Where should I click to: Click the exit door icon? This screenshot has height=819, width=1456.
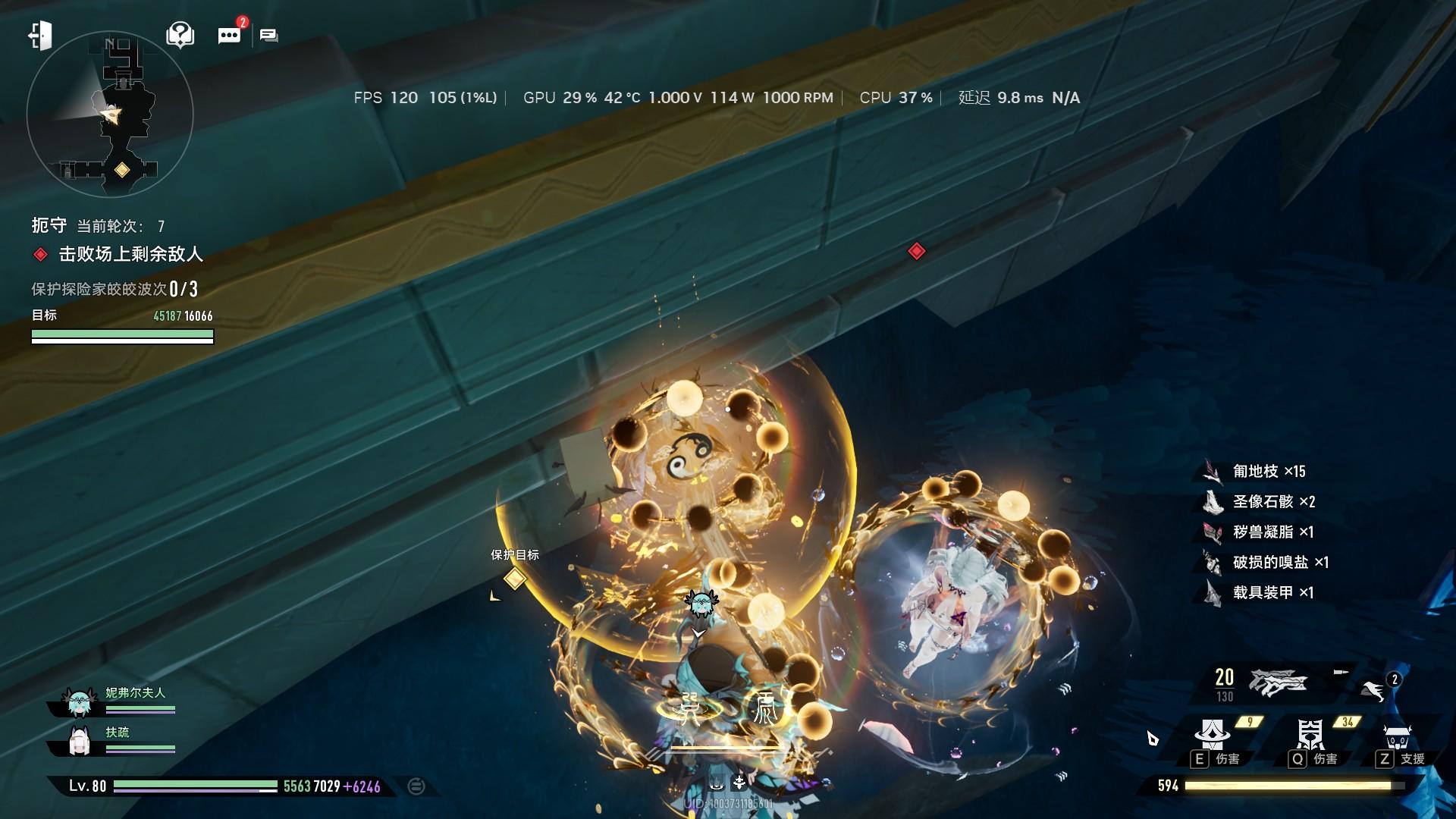click(39, 35)
